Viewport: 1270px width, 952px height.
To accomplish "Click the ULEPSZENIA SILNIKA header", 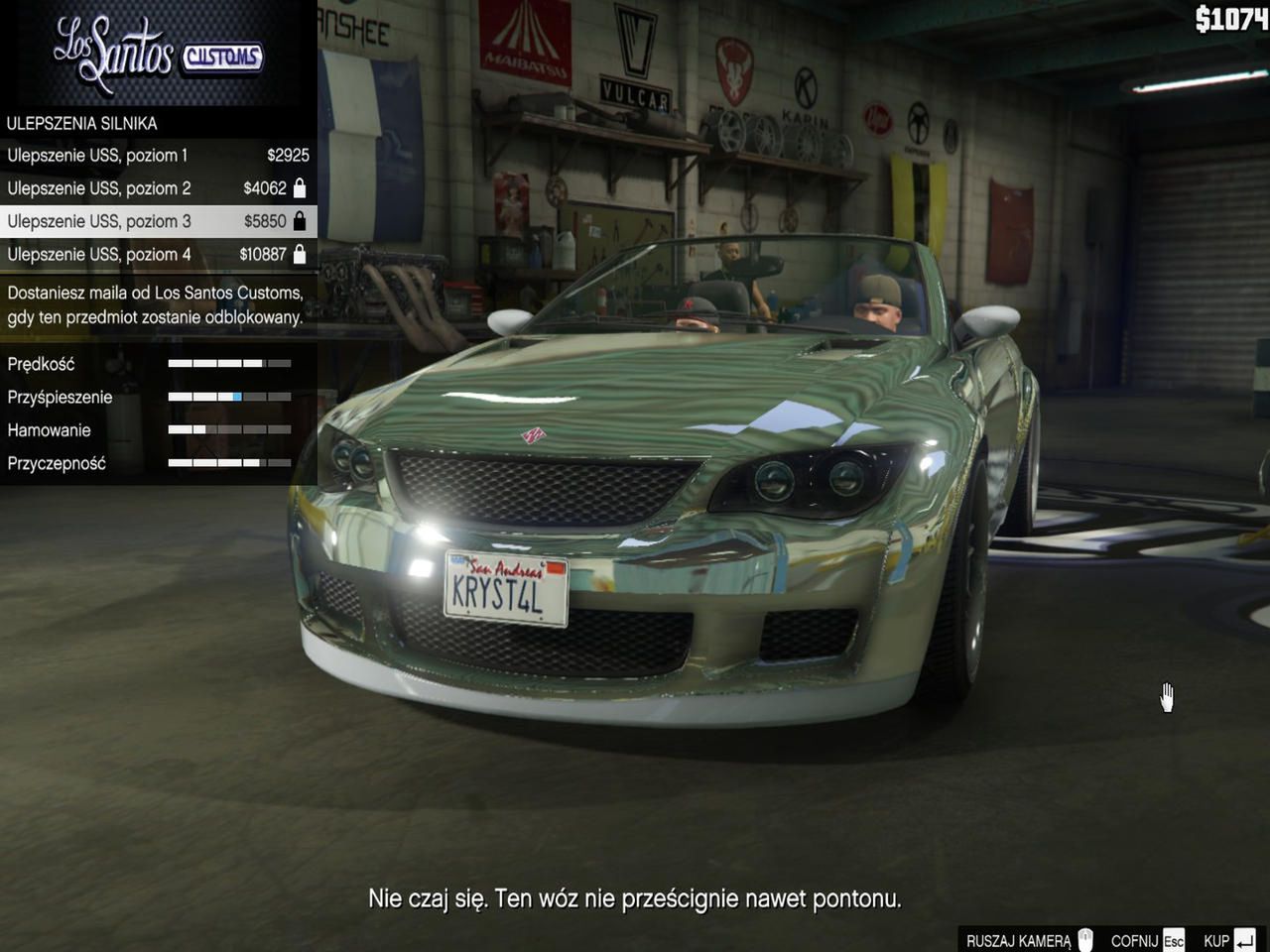I will pyautogui.click(x=82, y=123).
